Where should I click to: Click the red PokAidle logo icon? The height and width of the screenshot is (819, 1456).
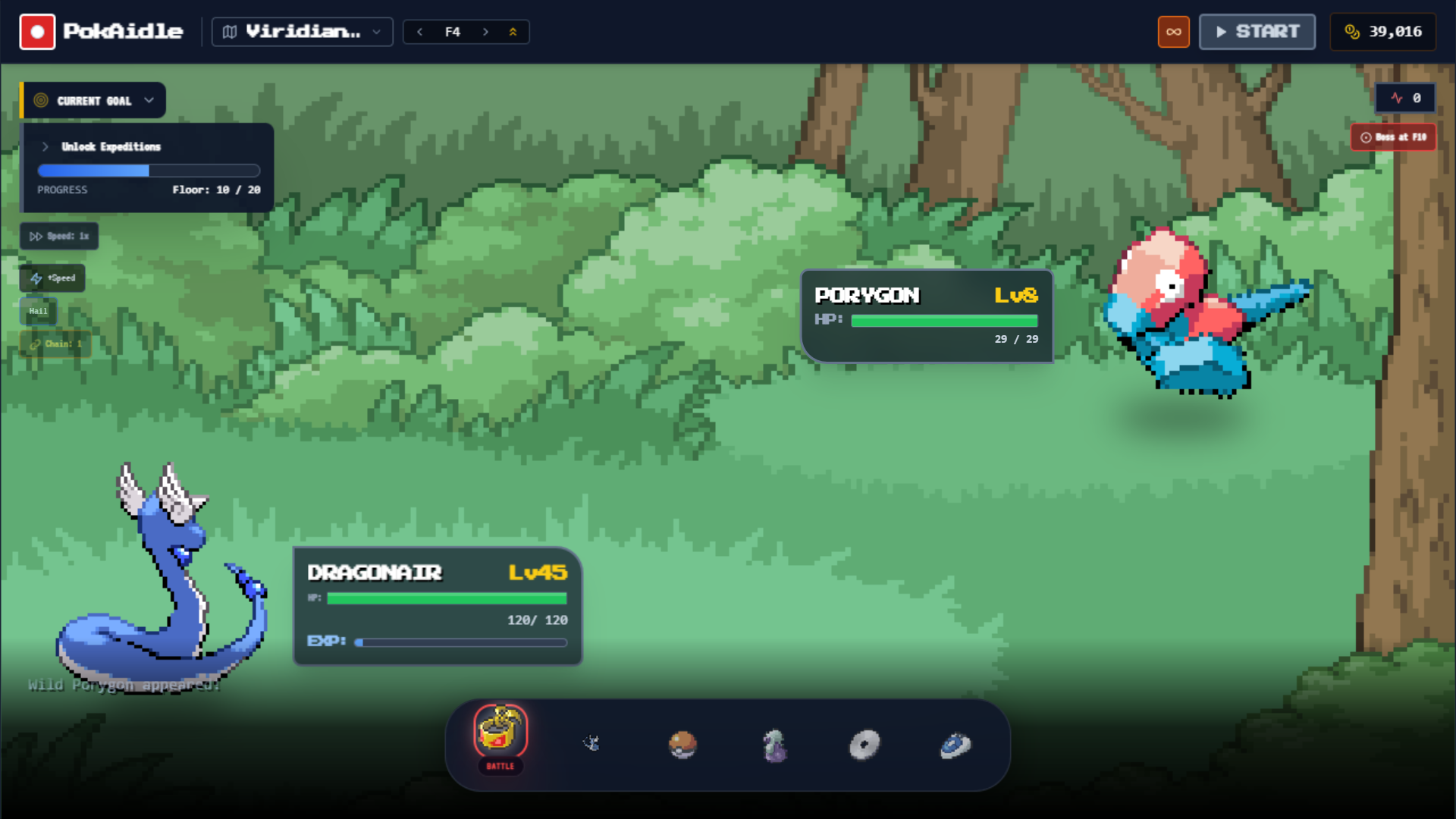[37, 31]
